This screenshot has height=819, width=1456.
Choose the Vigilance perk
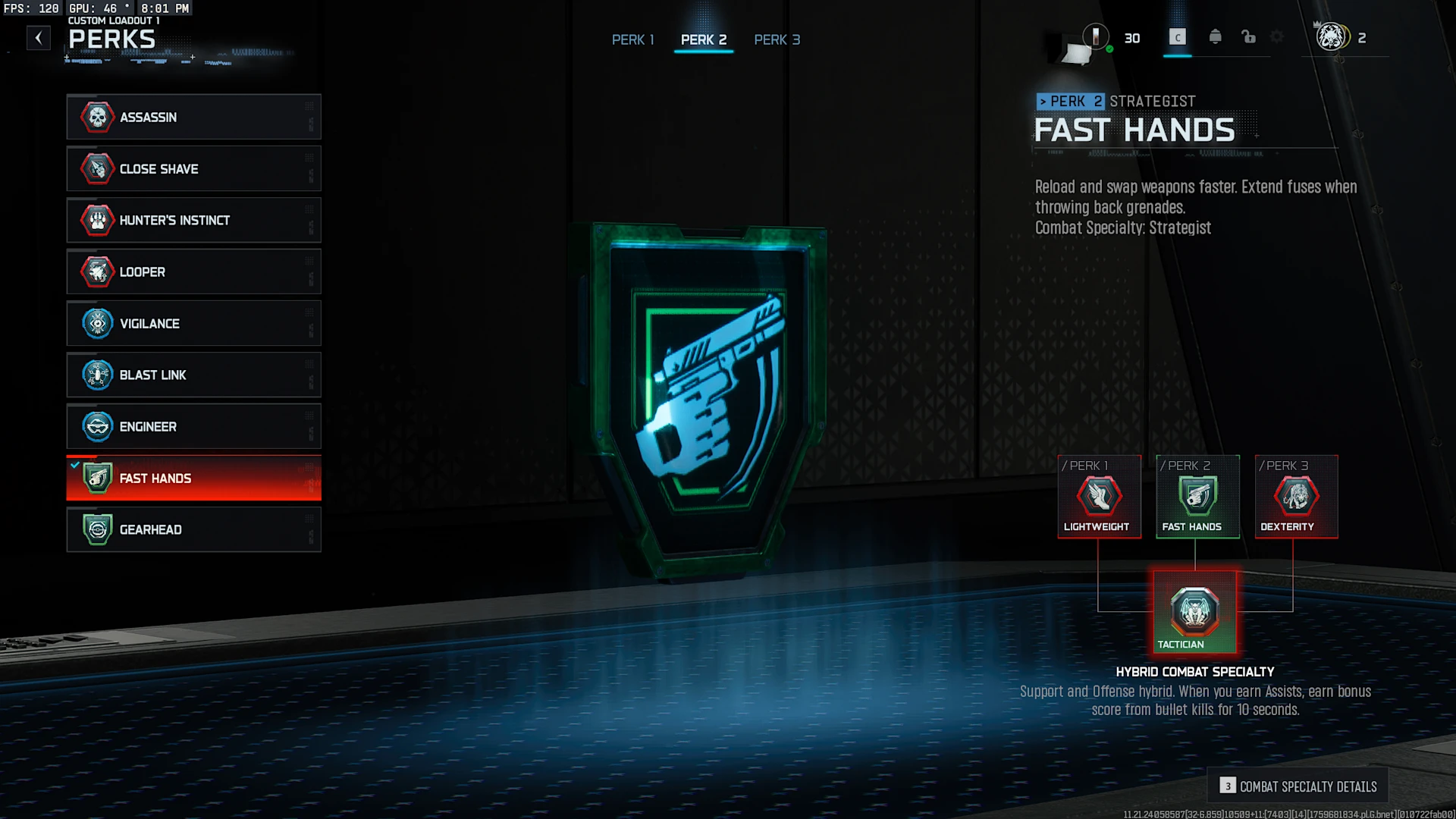coord(193,323)
